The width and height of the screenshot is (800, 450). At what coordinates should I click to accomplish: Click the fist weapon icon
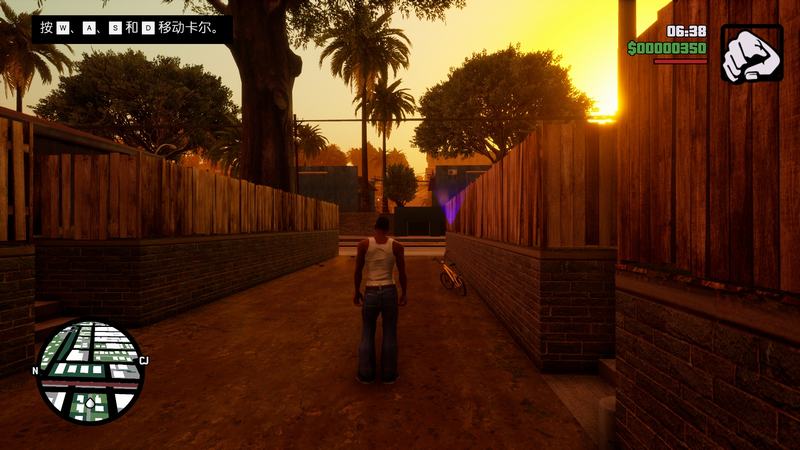click(x=751, y=54)
